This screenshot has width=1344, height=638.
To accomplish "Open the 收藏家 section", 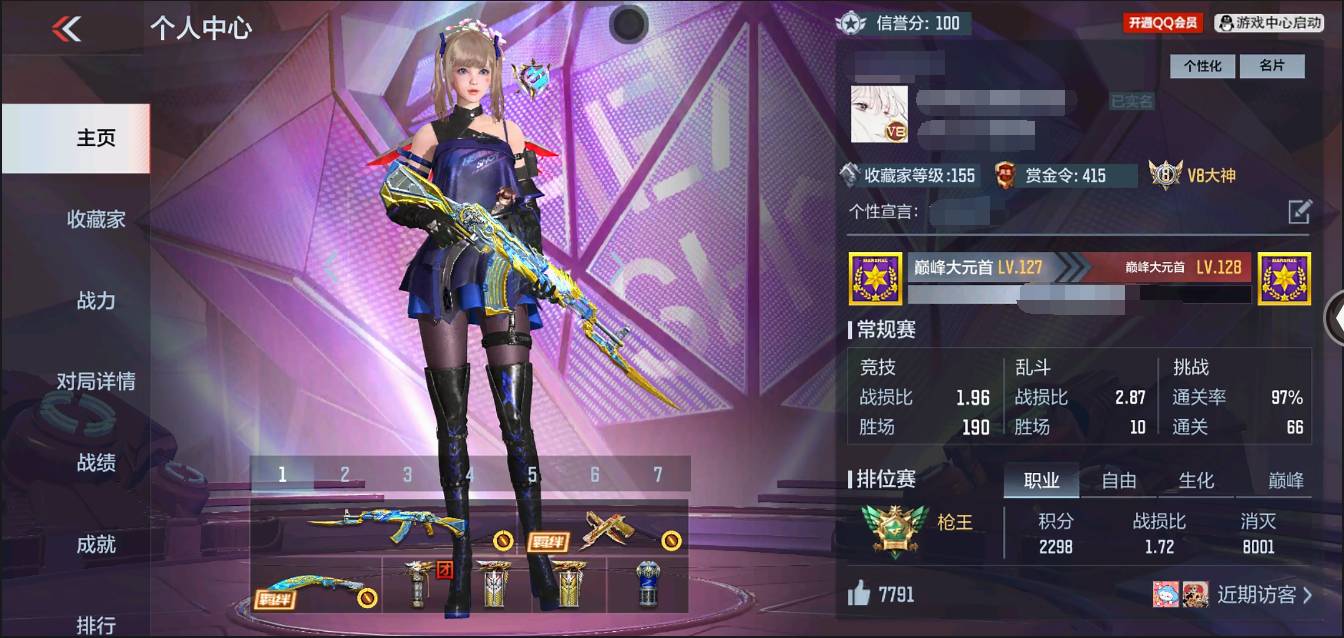I will tap(96, 219).
